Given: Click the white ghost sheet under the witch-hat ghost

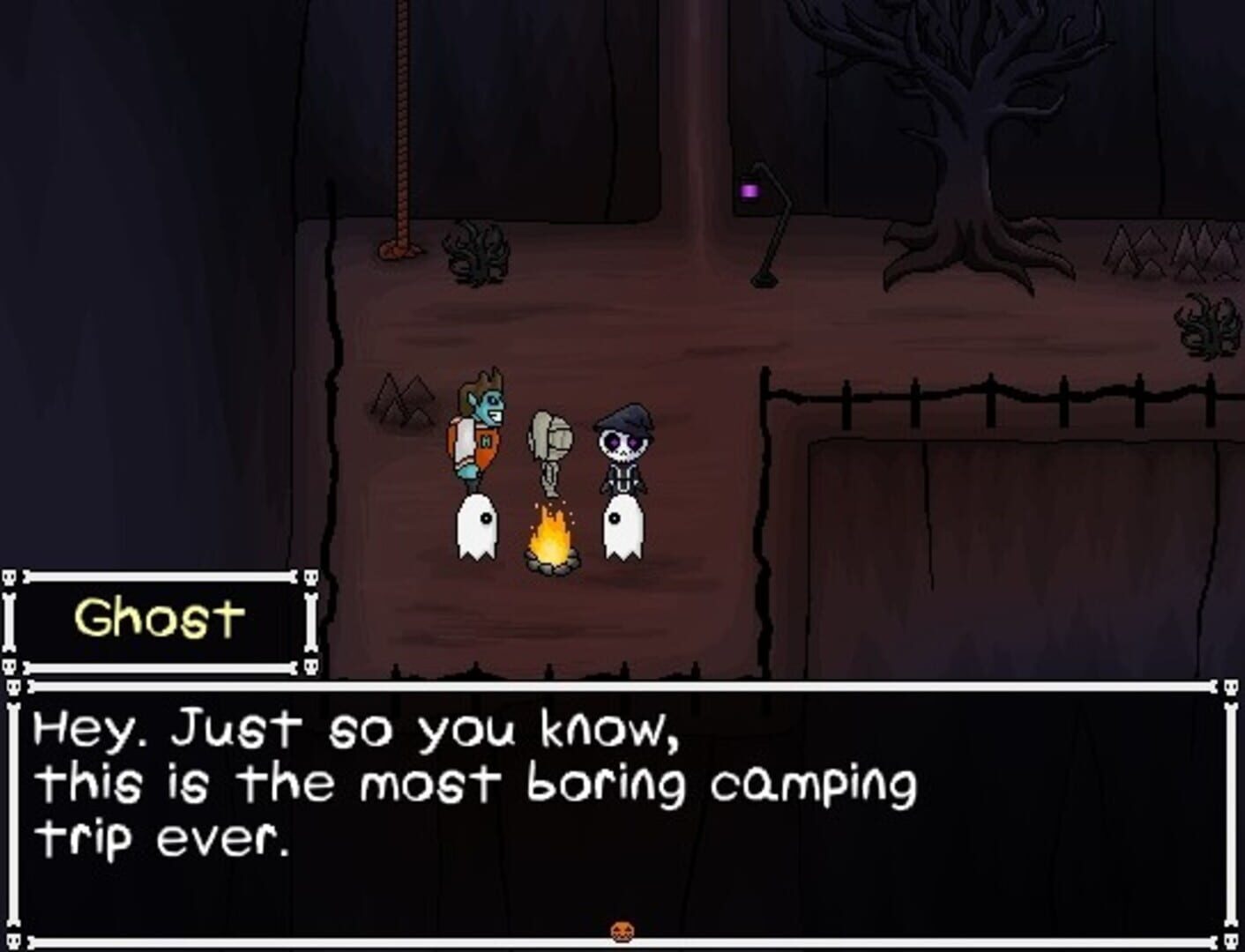Looking at the screenshot, I should coord(623,529).
